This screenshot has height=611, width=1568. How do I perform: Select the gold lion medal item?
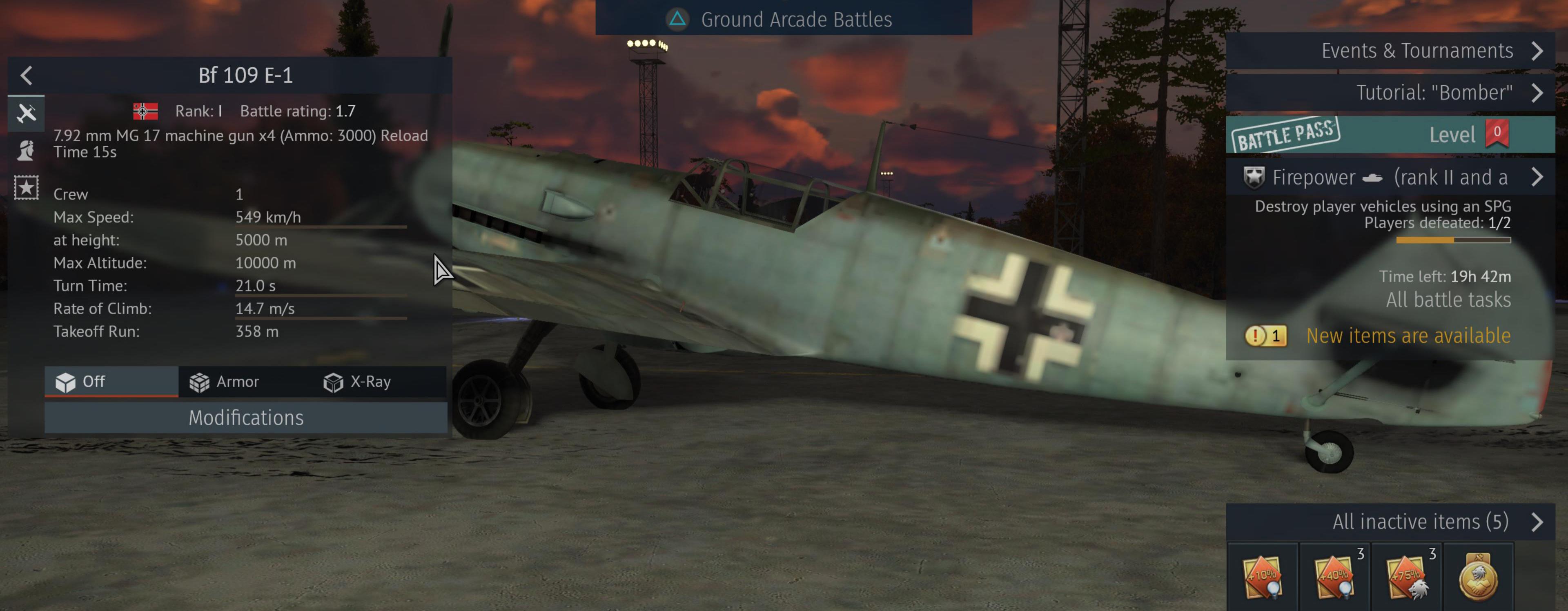(x=1478, y=577)
